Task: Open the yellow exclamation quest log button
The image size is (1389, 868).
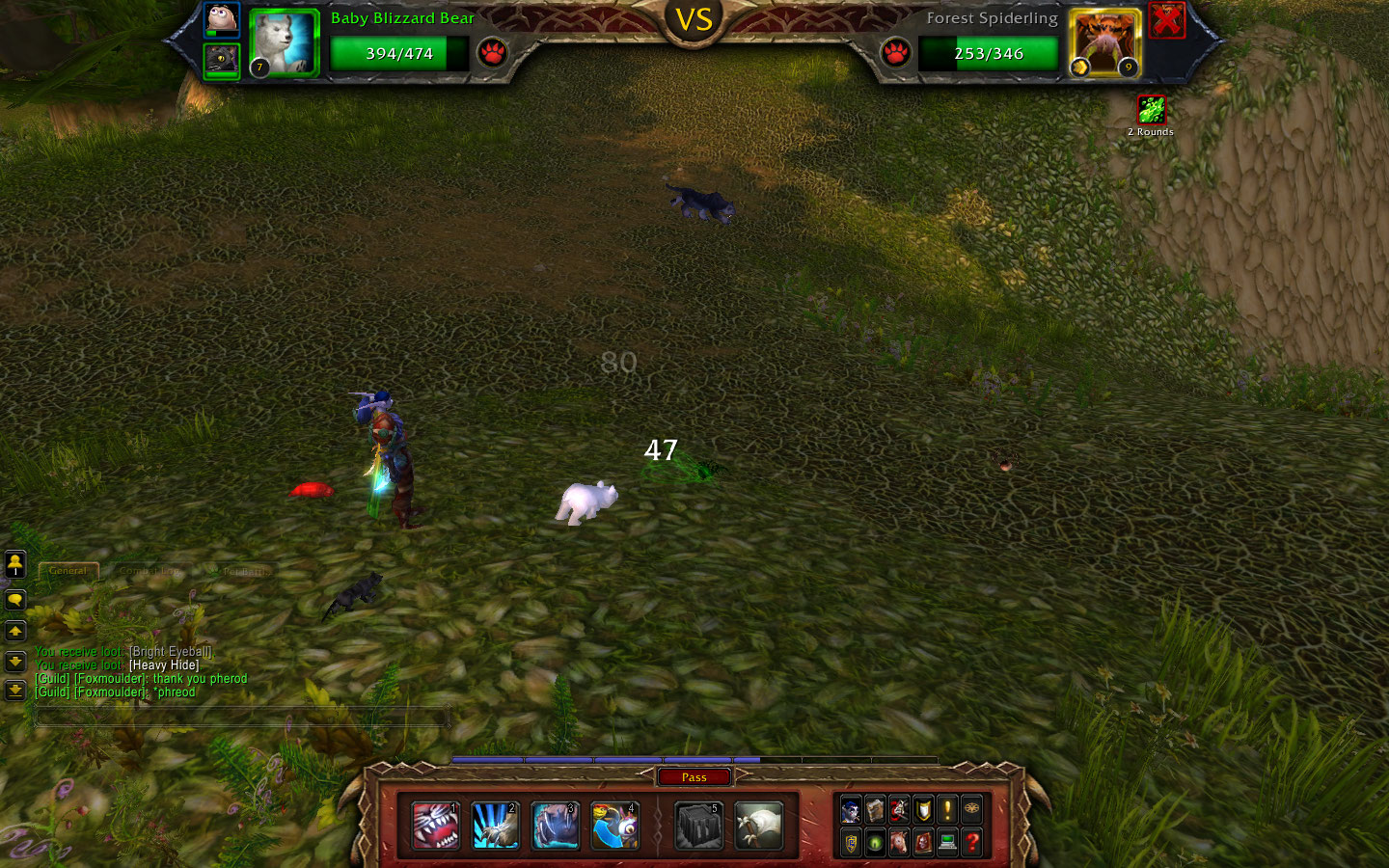Action: pos(947,810)
